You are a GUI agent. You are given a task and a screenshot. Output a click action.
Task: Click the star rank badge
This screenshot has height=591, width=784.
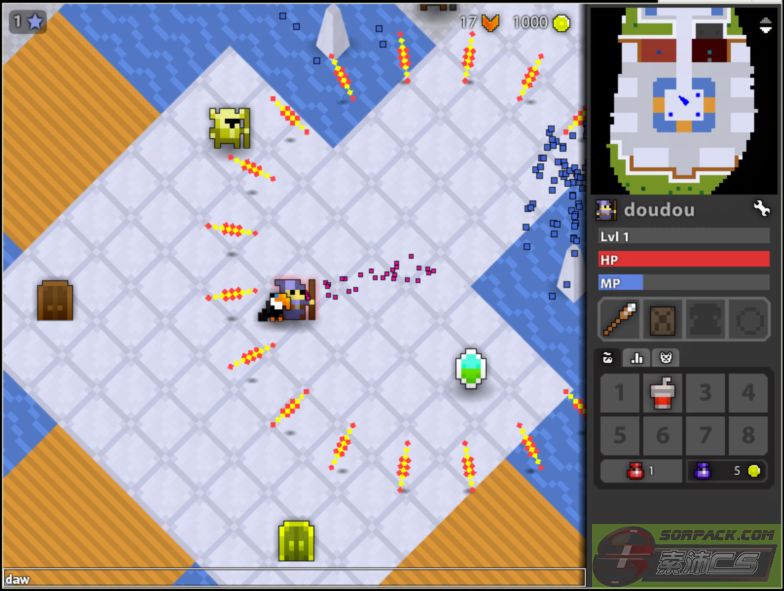28,20
